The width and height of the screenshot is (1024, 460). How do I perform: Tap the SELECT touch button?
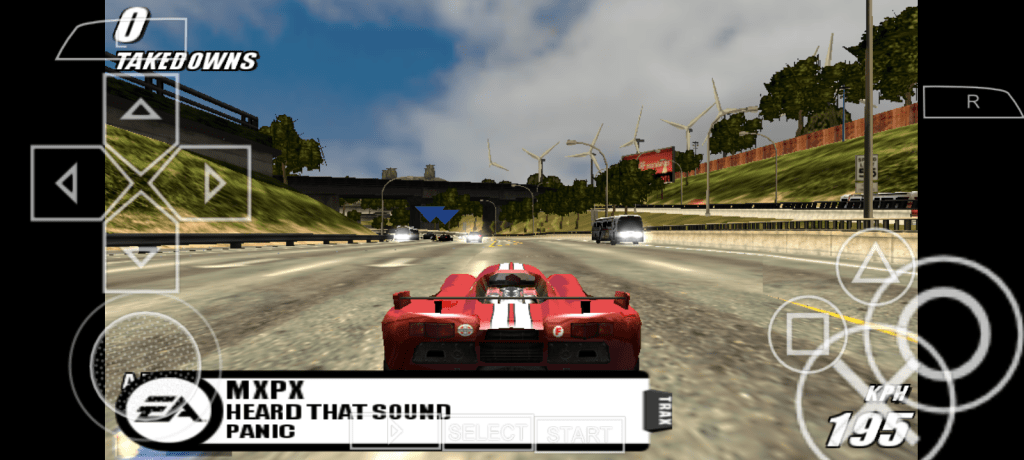coord(487,433)
